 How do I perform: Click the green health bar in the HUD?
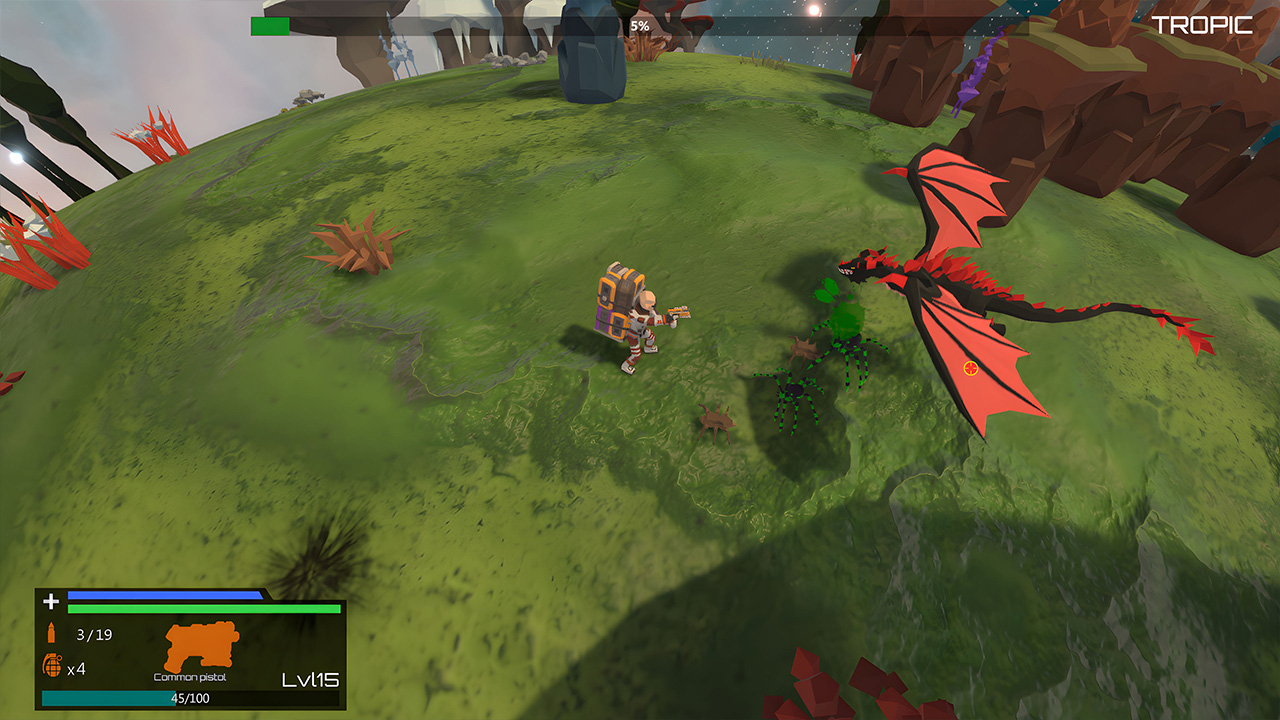tap(200, 609)
